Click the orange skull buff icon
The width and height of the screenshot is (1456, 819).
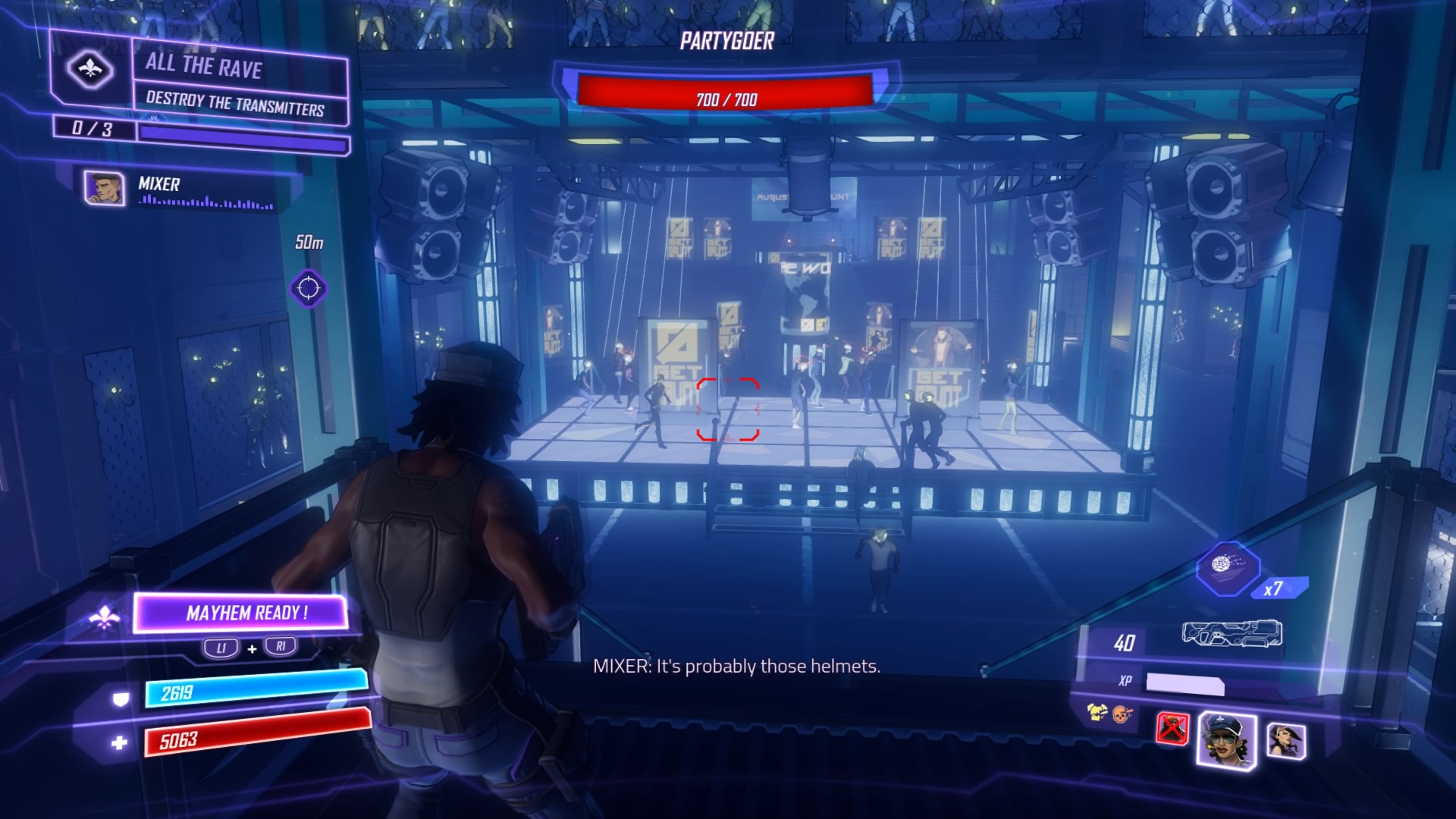[x=1122, y=713]
